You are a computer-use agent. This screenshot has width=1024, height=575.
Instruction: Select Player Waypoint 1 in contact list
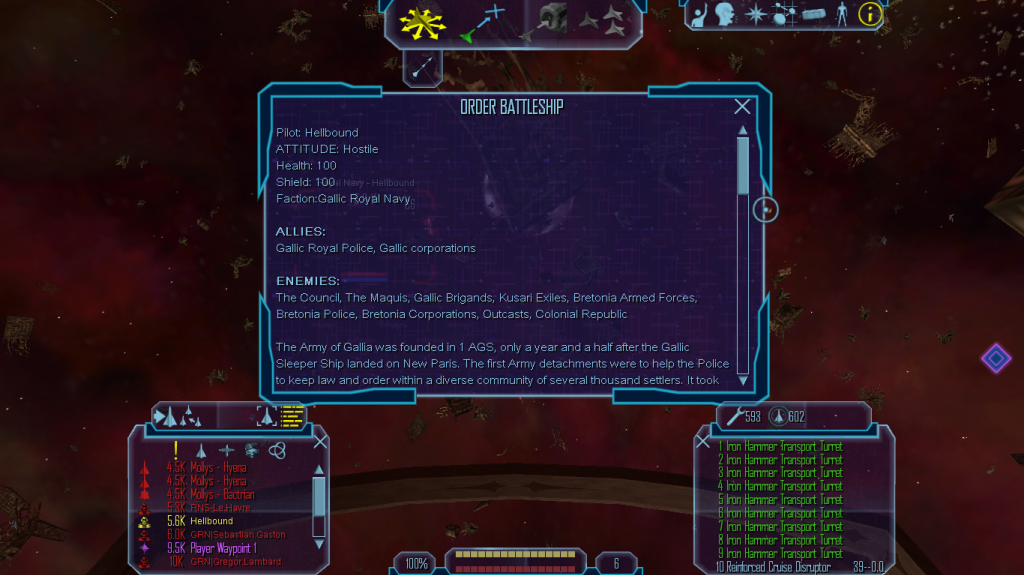(223, 548)
